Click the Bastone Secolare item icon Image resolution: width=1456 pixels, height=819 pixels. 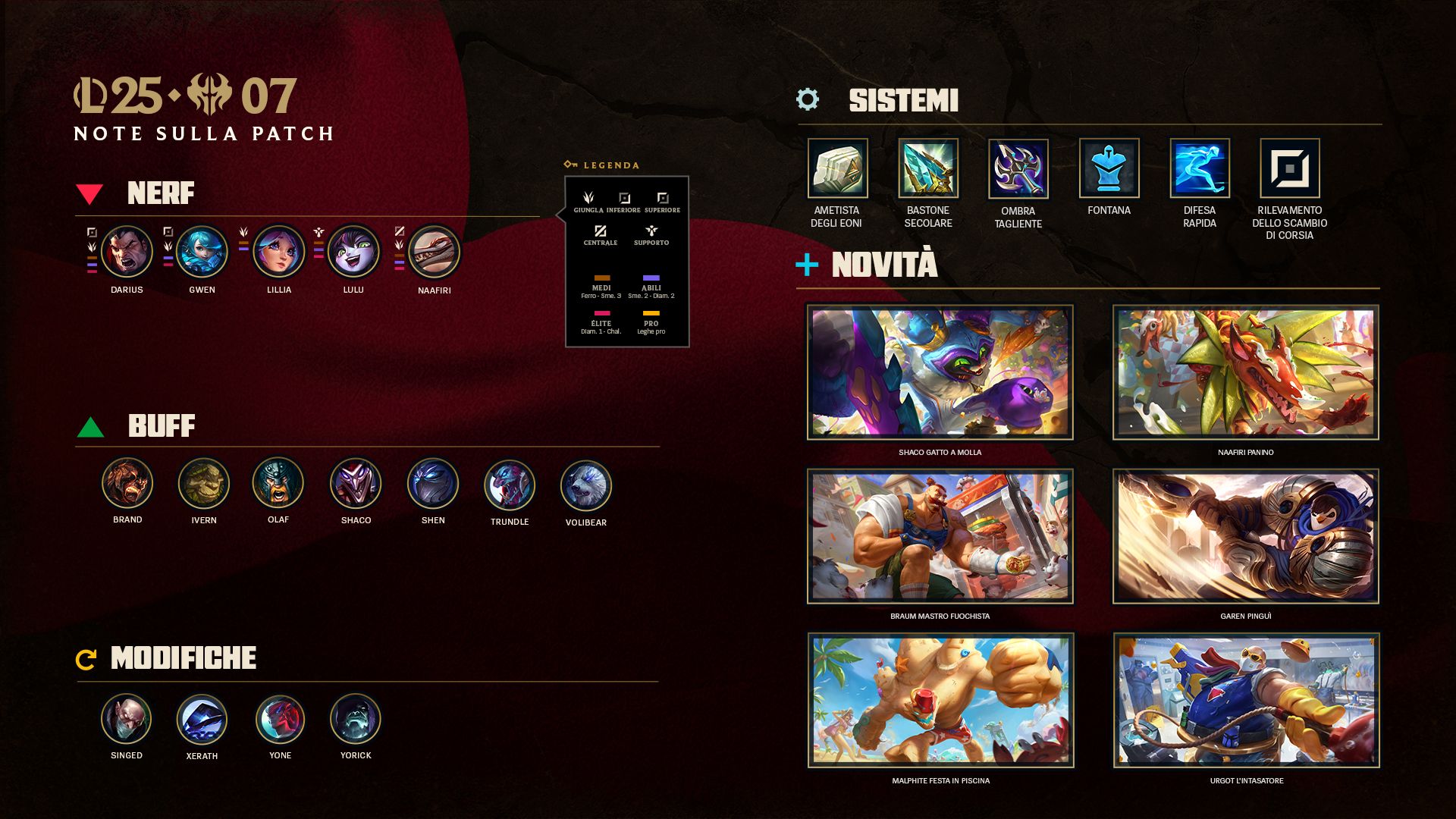point(927,168)
